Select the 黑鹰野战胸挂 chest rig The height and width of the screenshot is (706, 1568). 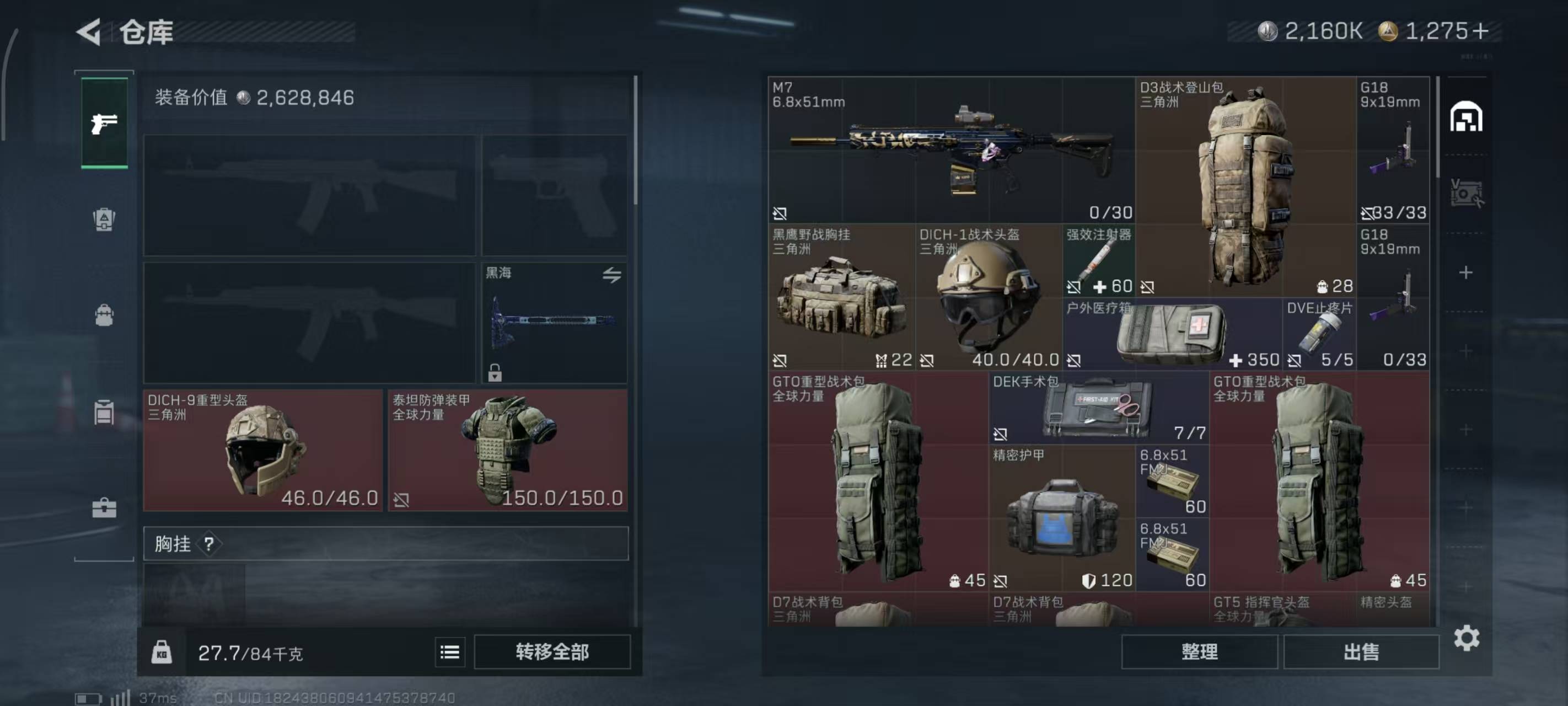pyautogui.click(x=841, y=297)
